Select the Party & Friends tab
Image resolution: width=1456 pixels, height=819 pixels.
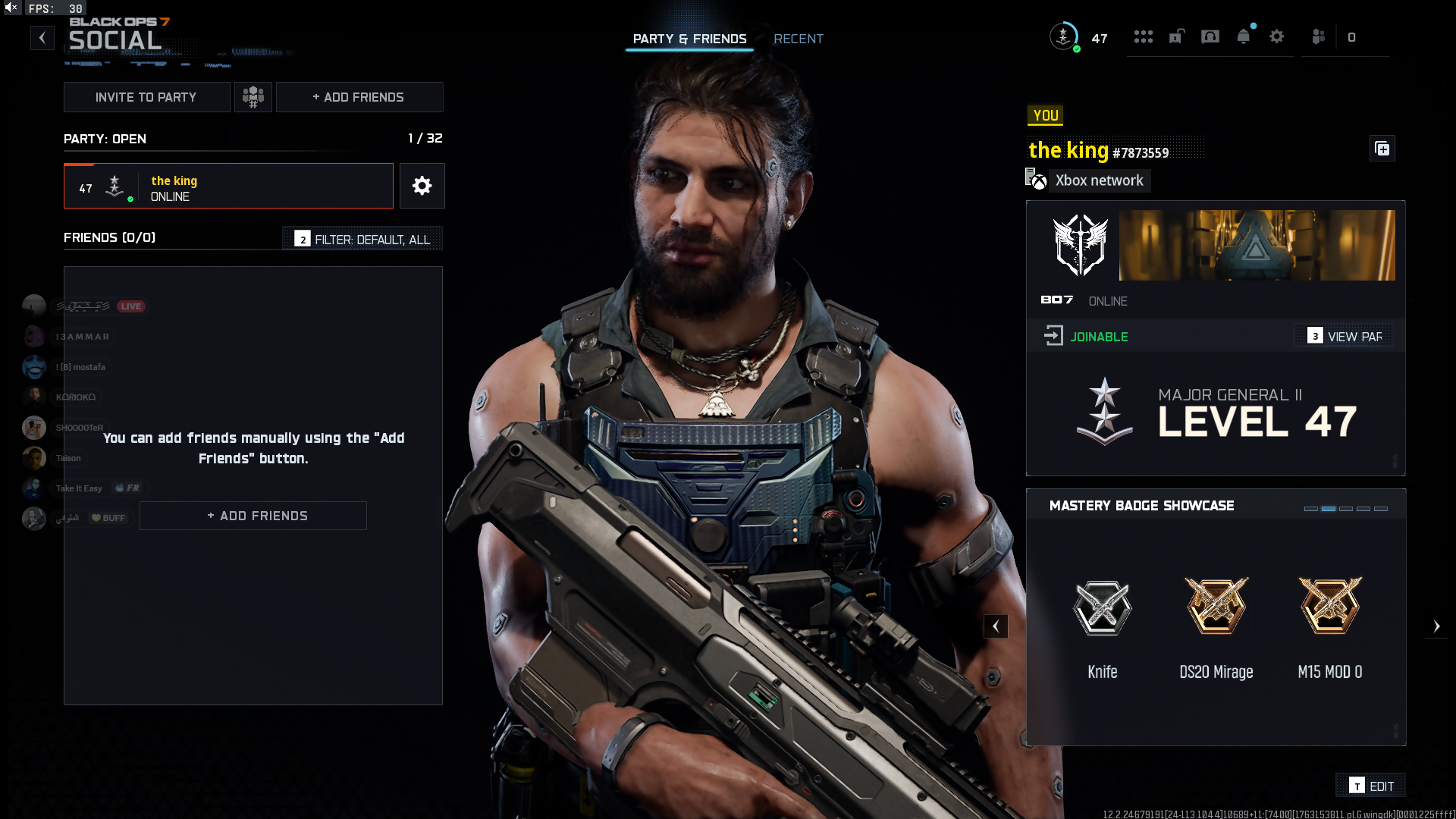click(x=689, y=39)
